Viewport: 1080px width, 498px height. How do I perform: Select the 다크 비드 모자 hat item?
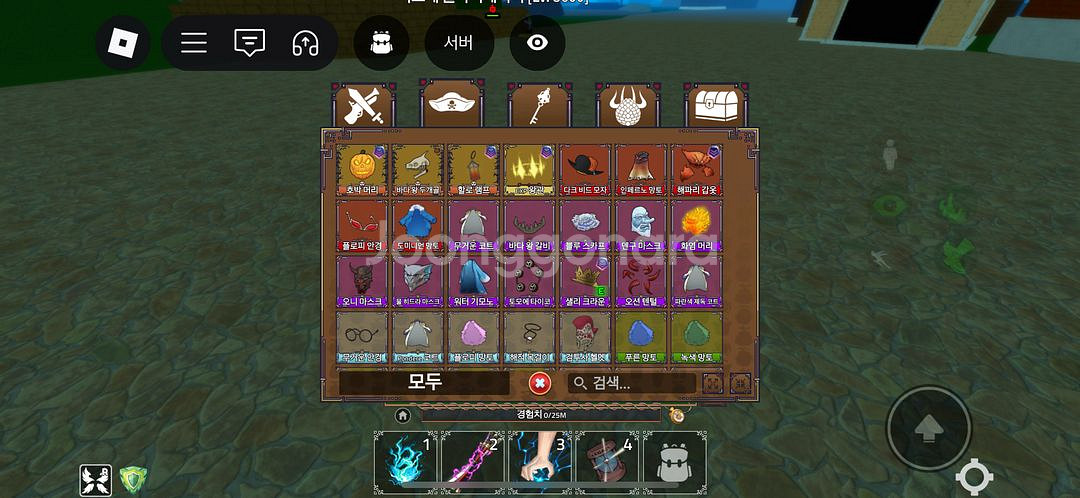[585, 169]
